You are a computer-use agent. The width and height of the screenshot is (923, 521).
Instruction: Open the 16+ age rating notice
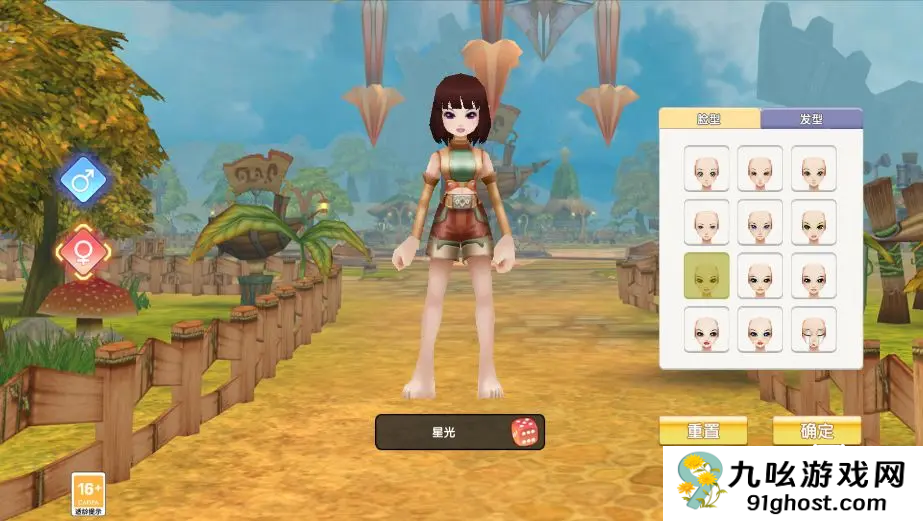(x=86, y=494)
